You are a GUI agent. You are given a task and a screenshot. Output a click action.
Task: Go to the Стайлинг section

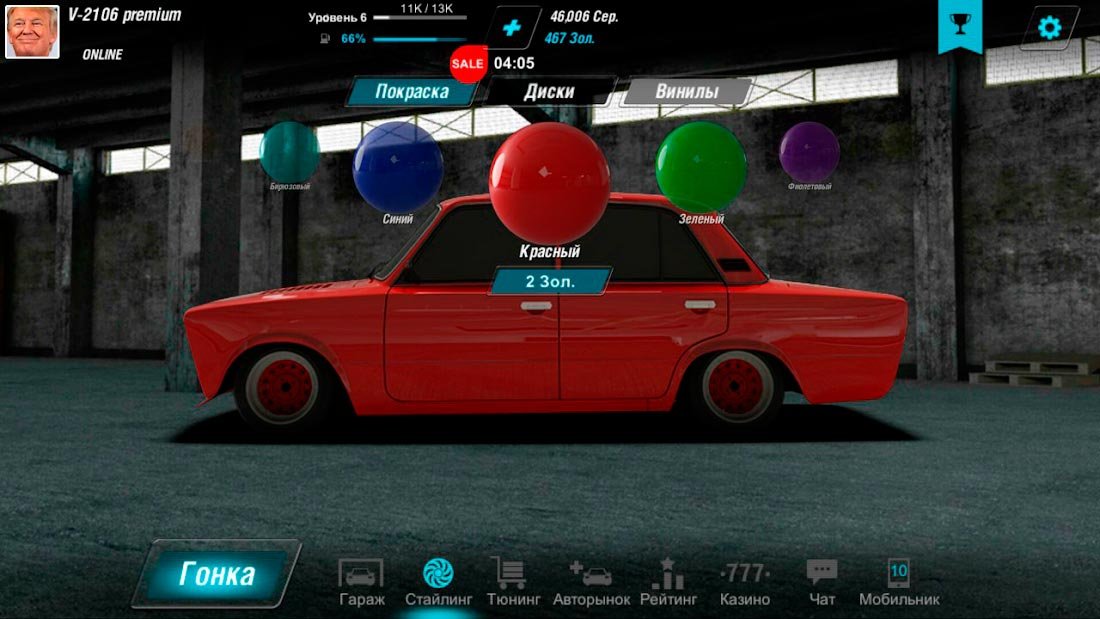438,583
